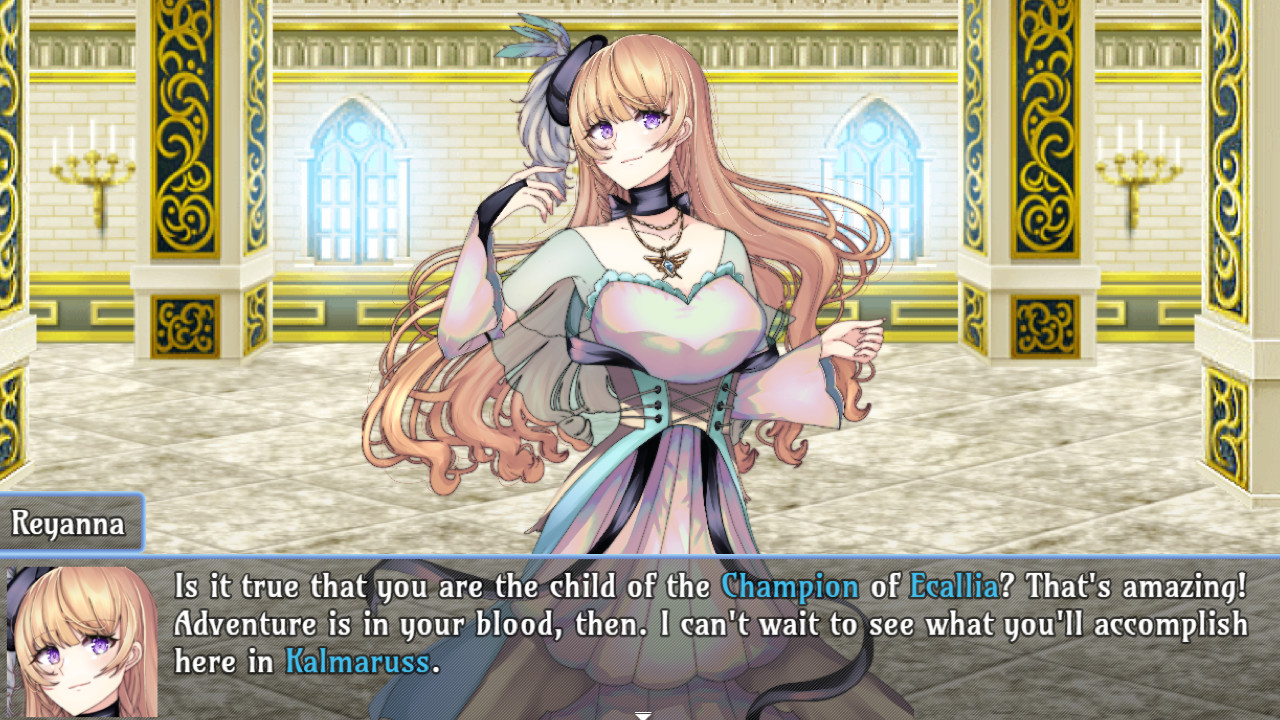The height and width of the screenshot is (720, 1280).
Task: Click the highlighted word Champion
Action: [x=793, y=588]
